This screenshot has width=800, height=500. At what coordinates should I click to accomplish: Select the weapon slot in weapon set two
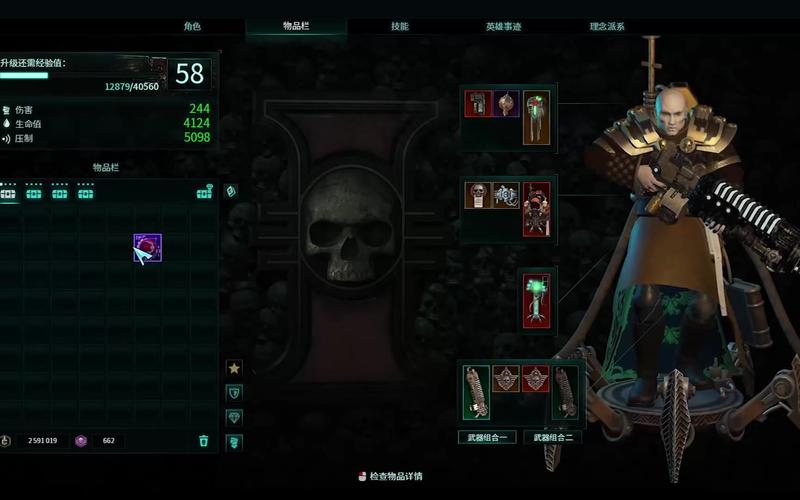(567, 392)
